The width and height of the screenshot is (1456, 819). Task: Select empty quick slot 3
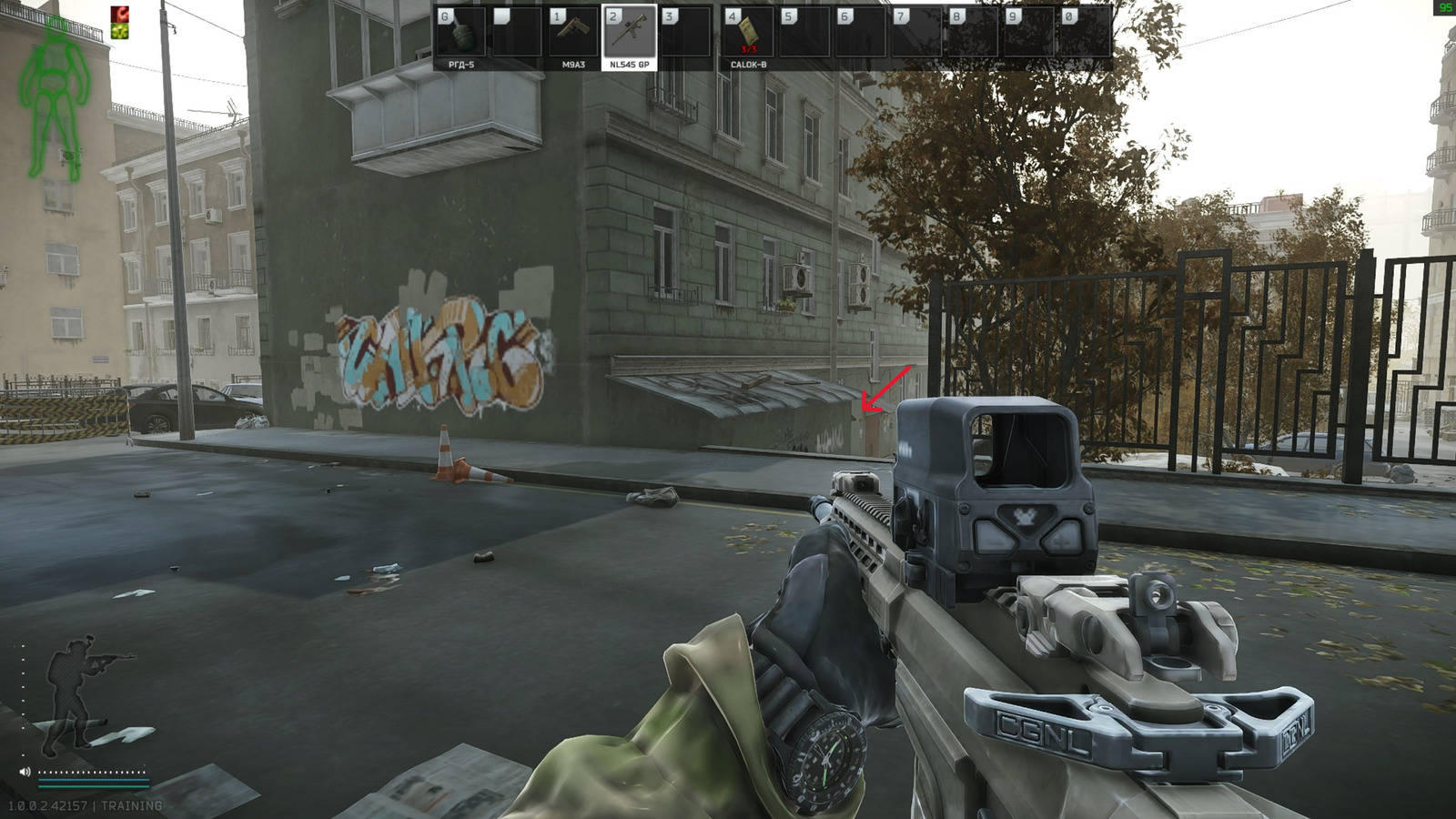click(x=687, y=30)
